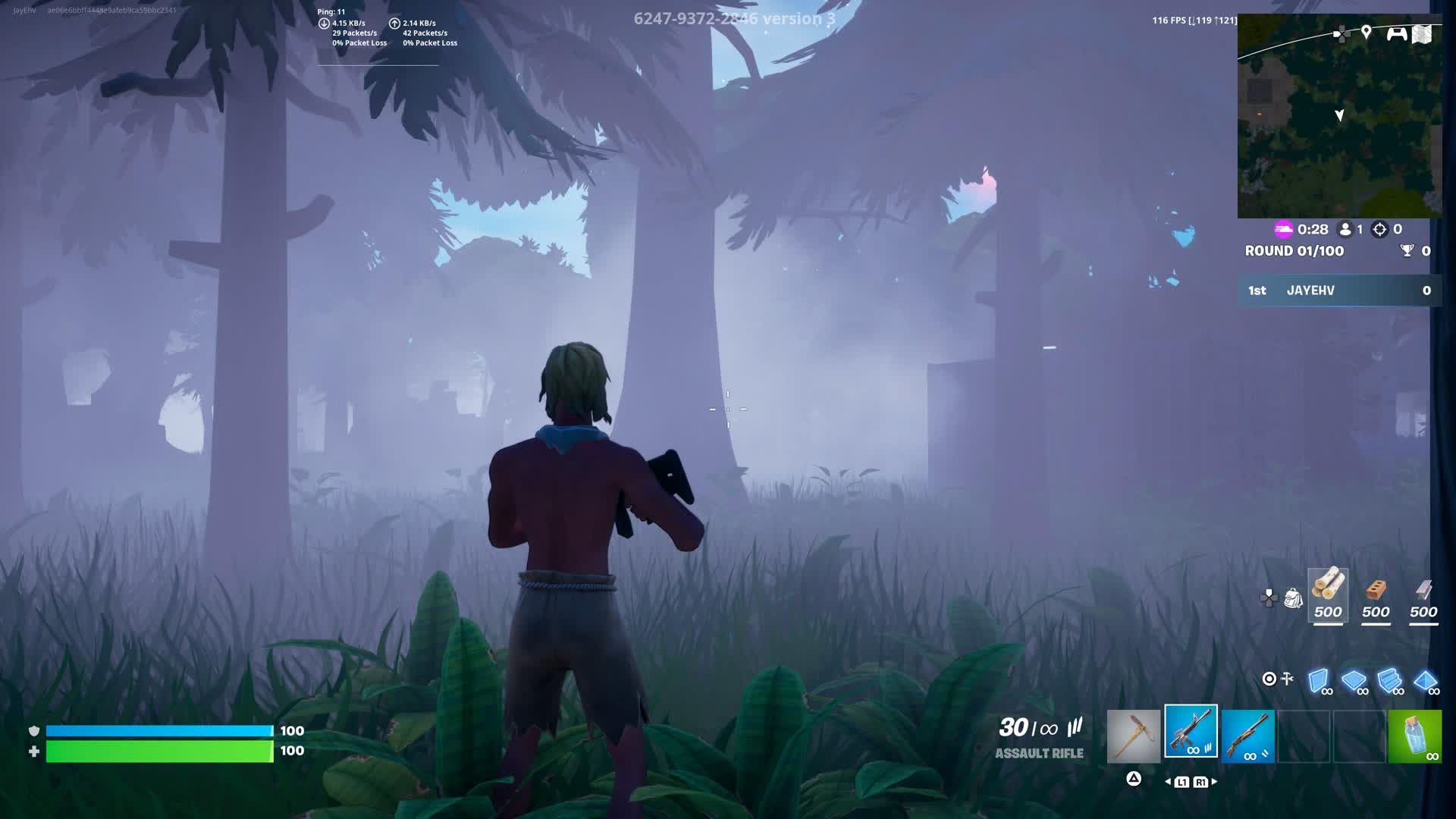Select the pickaxe hotbar slot
Screen dimensions: 1456x819
coord(1134,736)
